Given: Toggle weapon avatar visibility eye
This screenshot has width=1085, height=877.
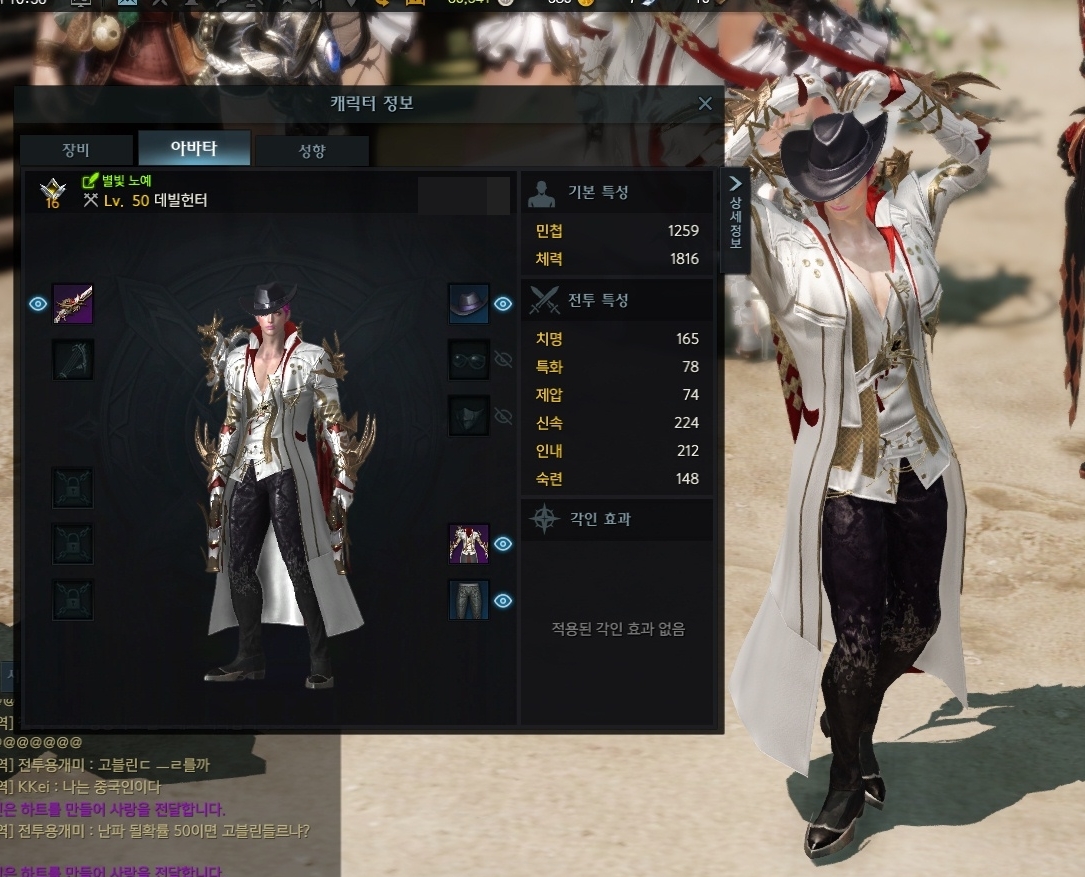Looking at the screenshot, I should (x=38, y=304).
